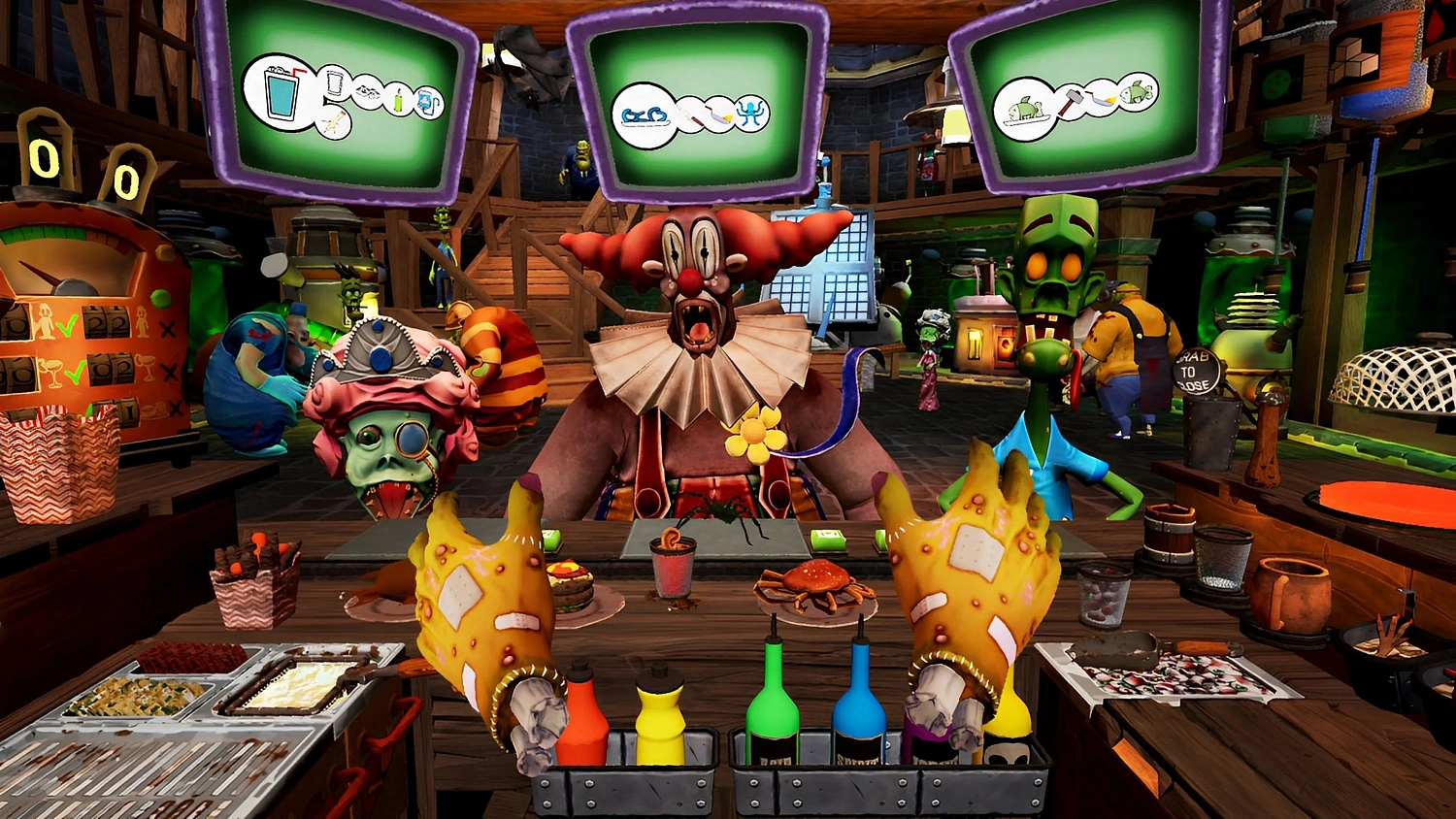Select the blue blender bag icon ending the drink recipe
Image resolution: width=1456 pixels, height=819 pixels.
[427, 102]
